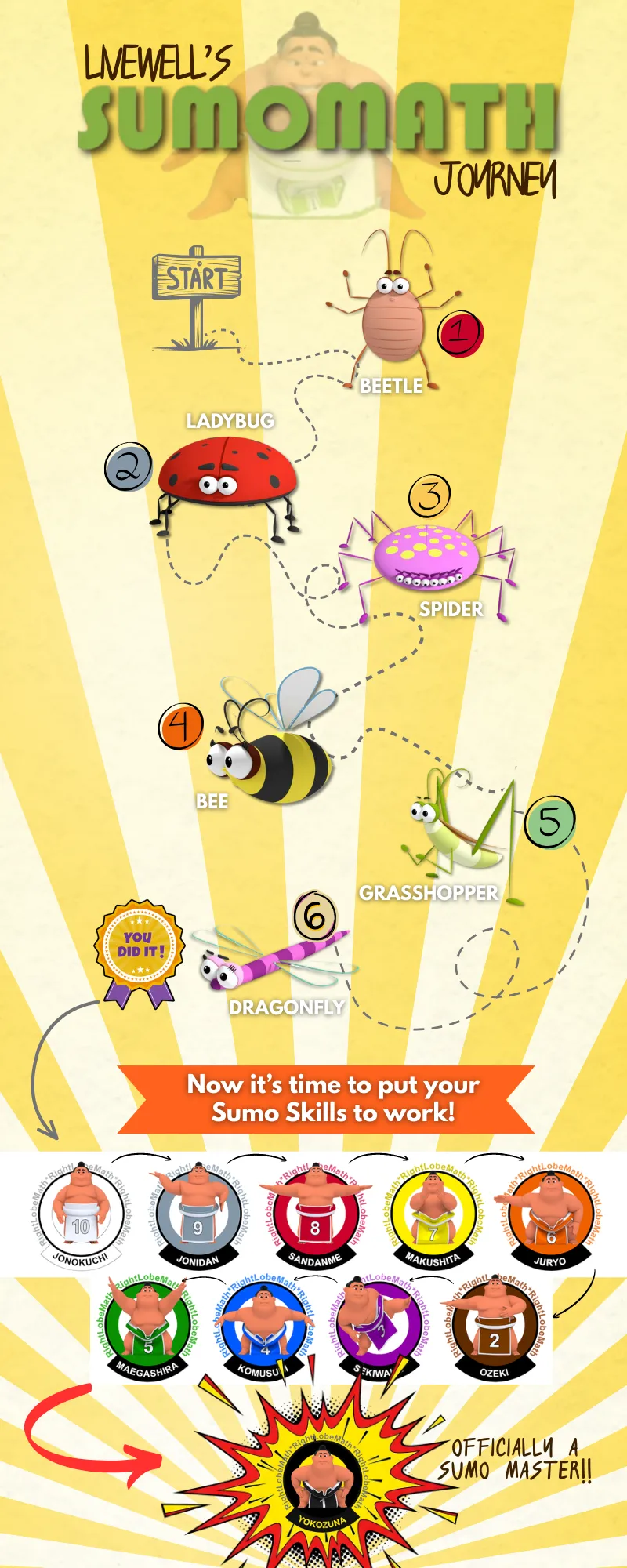Open the Spider level 3 marker
The image size is (627, 1568).
(429, 495)
